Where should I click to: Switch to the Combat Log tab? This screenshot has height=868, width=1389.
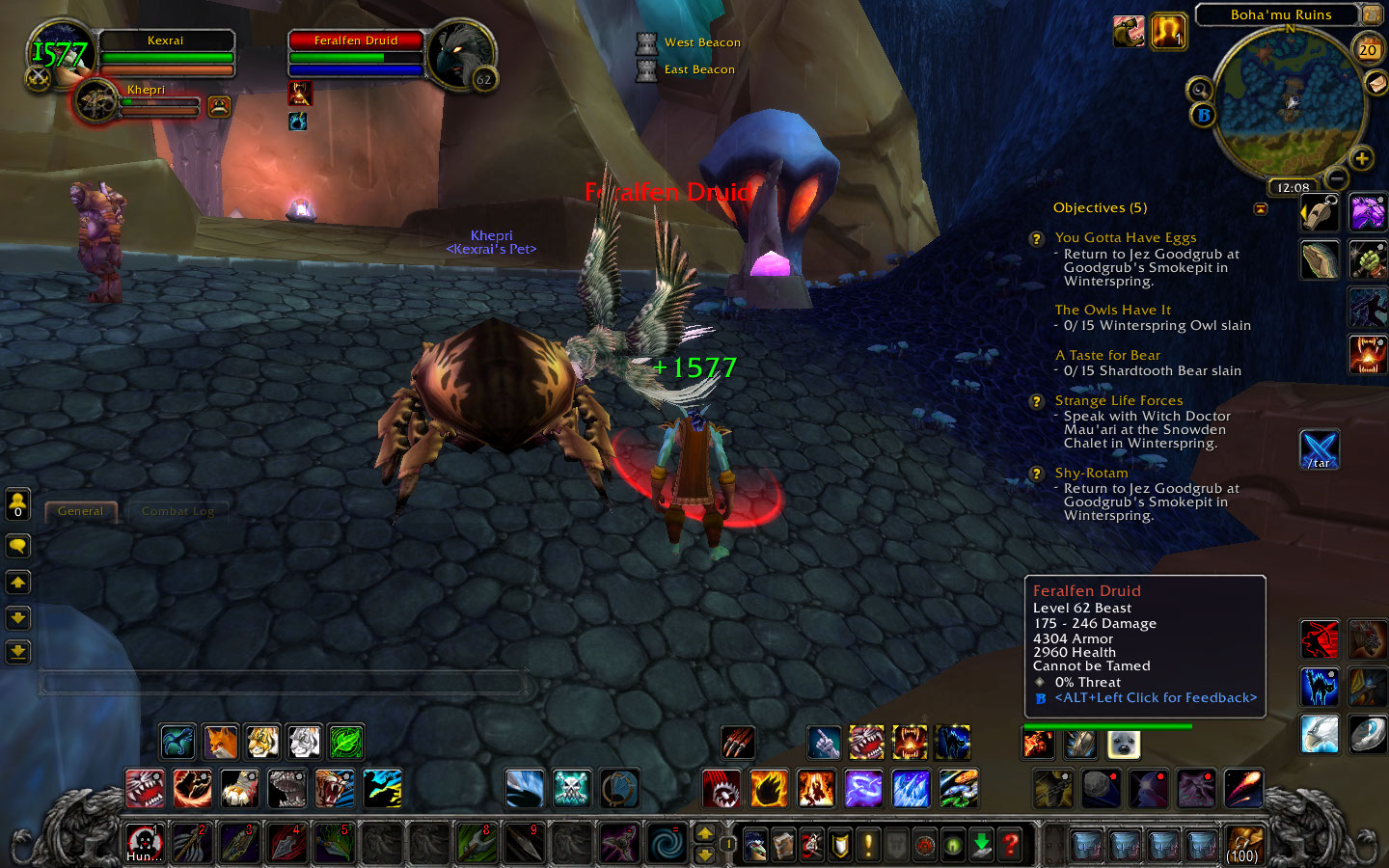[x=179, y=511]
